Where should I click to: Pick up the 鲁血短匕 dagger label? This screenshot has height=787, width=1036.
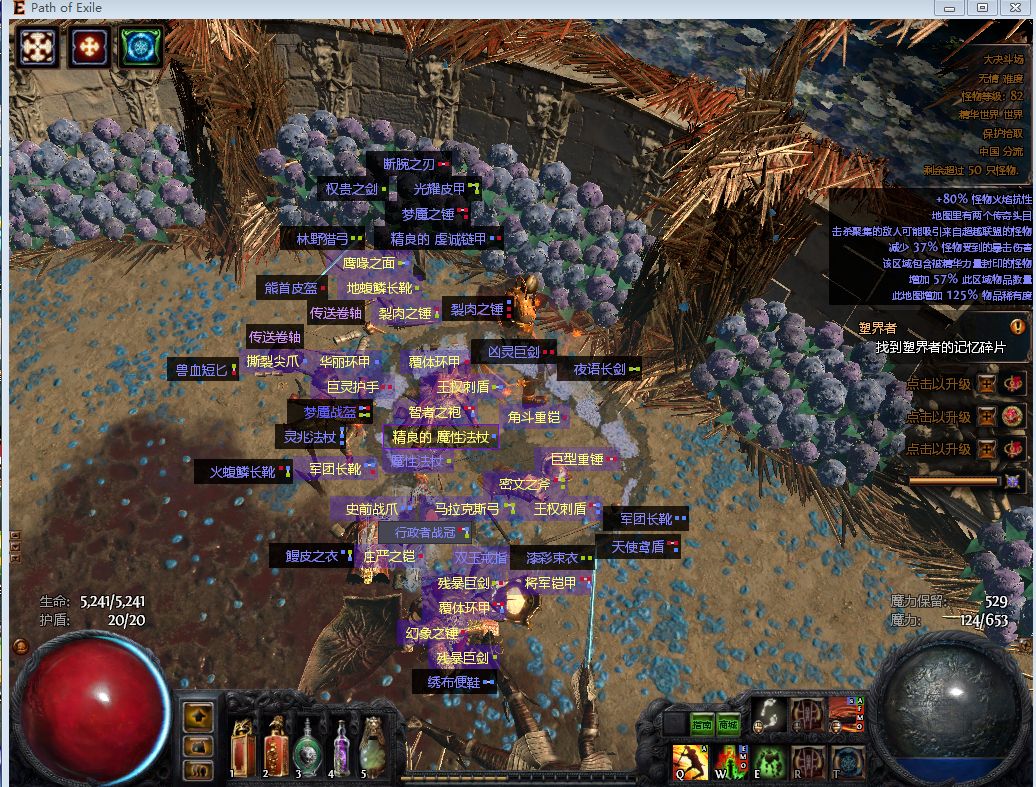click(201, 369)
